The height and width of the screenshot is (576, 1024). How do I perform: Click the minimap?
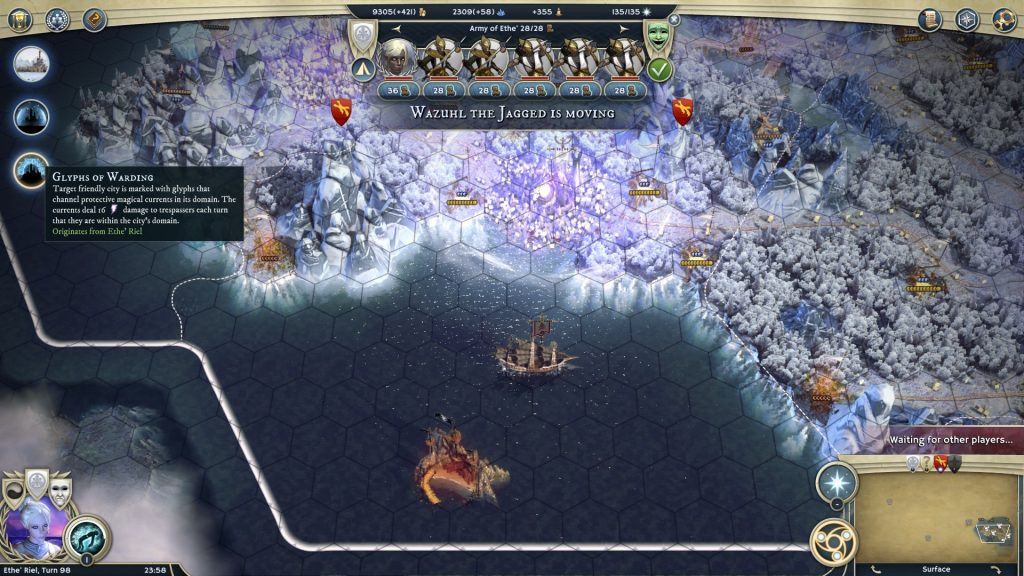pyautogui.click(x=934, y=512)
